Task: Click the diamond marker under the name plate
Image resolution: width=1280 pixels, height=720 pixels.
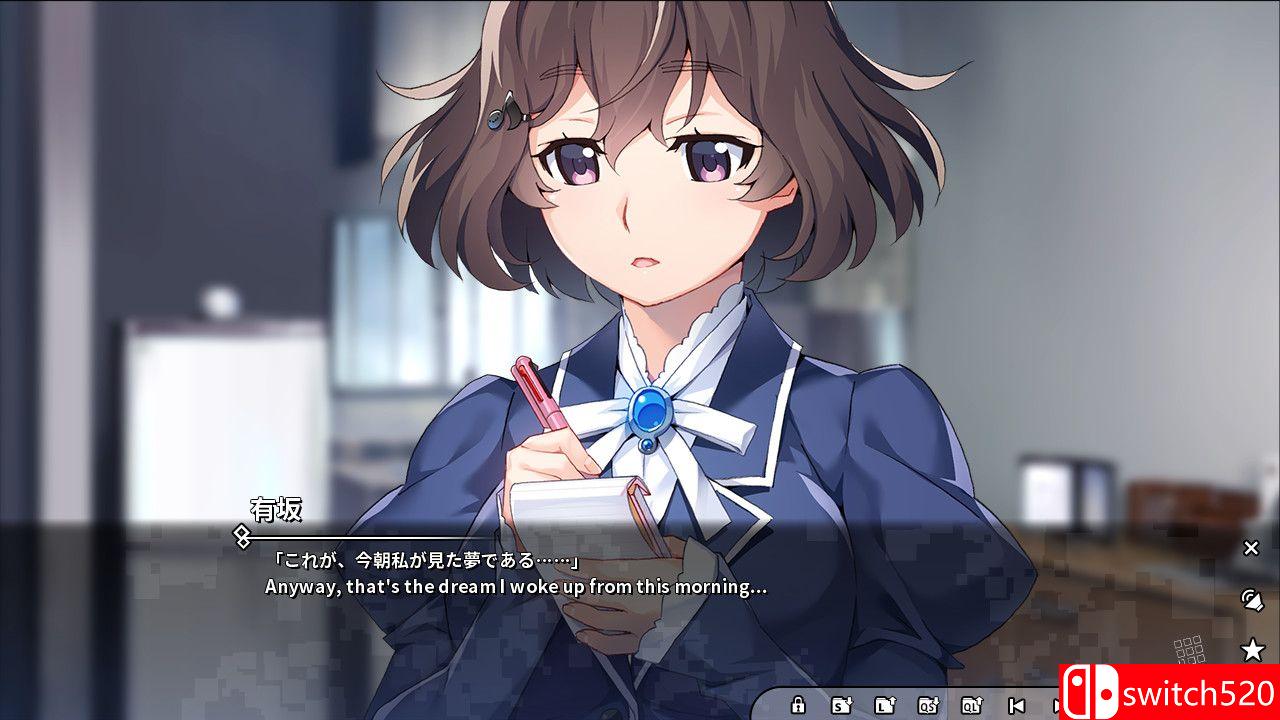Action: click(x=243, y=538)
